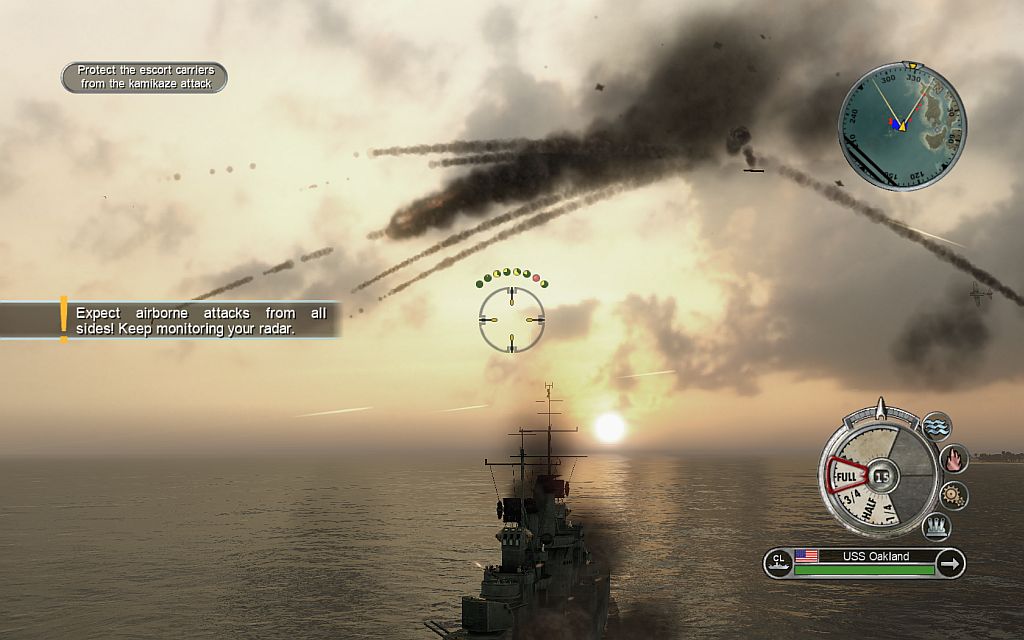Select the USS Oakland name panel
This screenshot has width=1024, height=640.
(866, 557)
